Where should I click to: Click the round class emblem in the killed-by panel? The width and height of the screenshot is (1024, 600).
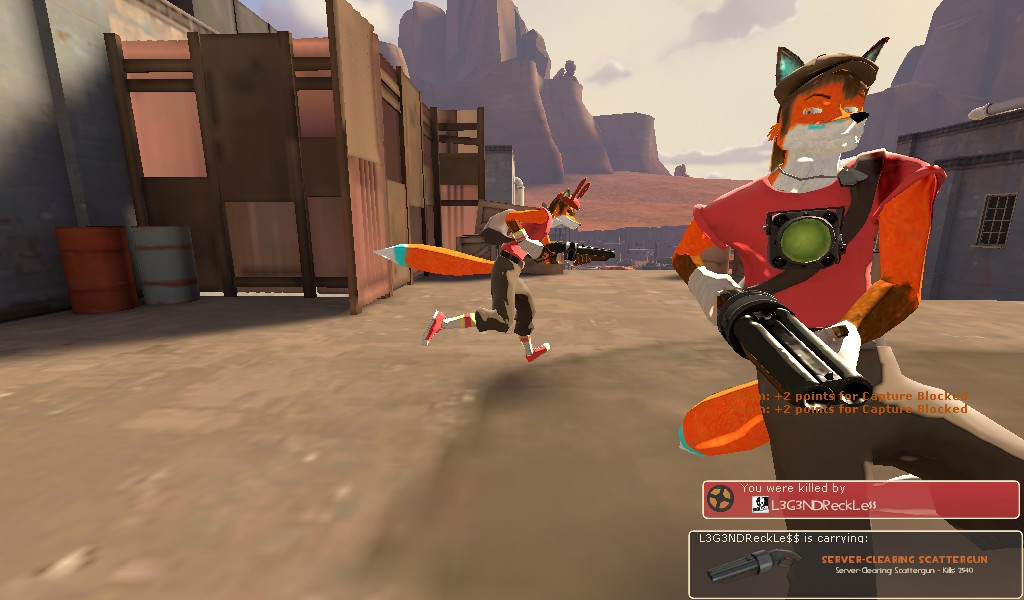pos(721,498)
